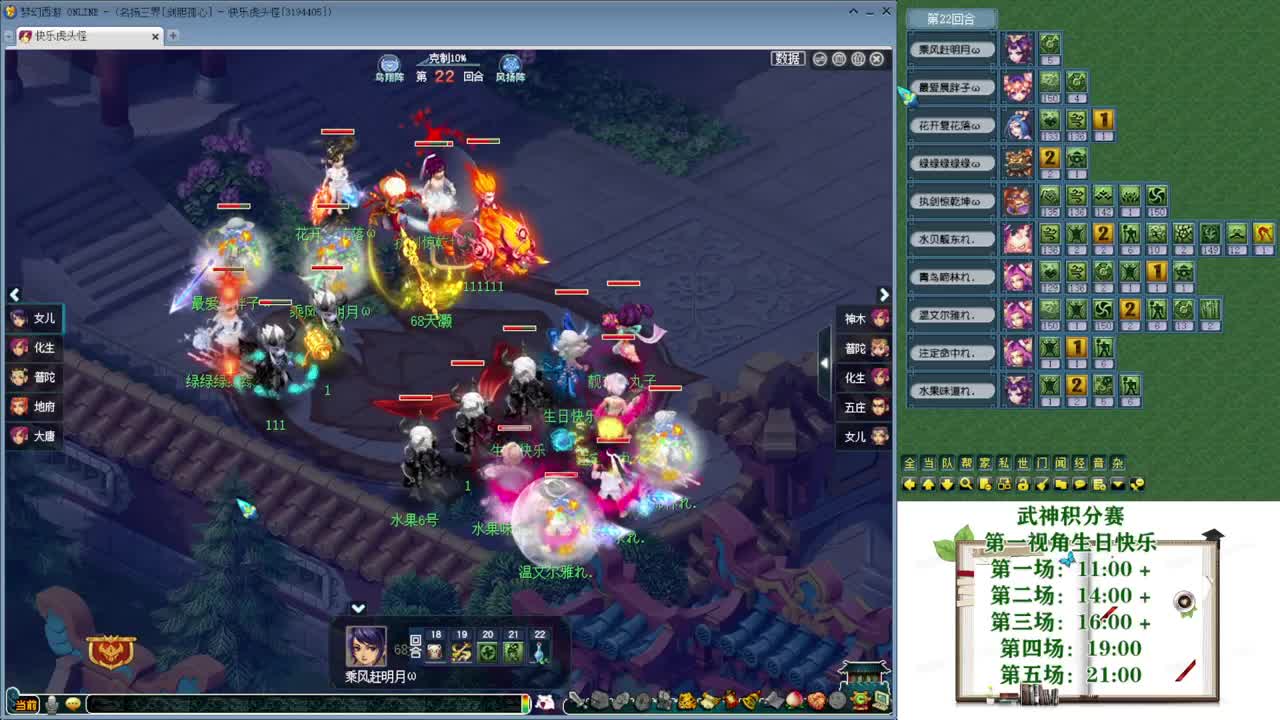The width and height of the screenshot is (1280, 720).
Task: Open the dropdown arrow in the chat toolbar
Action: (1117, 484)
